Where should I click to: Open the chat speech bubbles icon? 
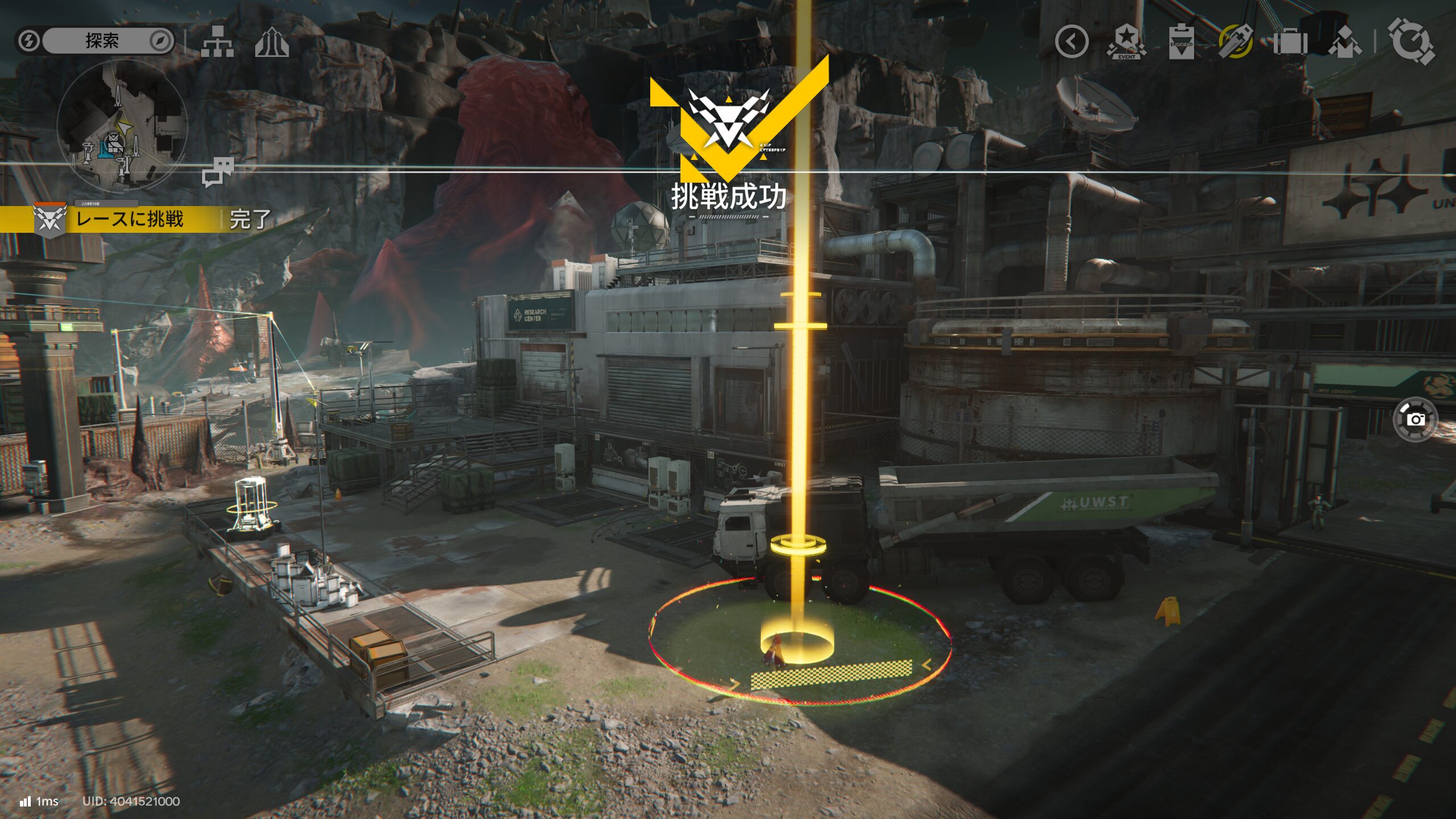coord(218,172)
